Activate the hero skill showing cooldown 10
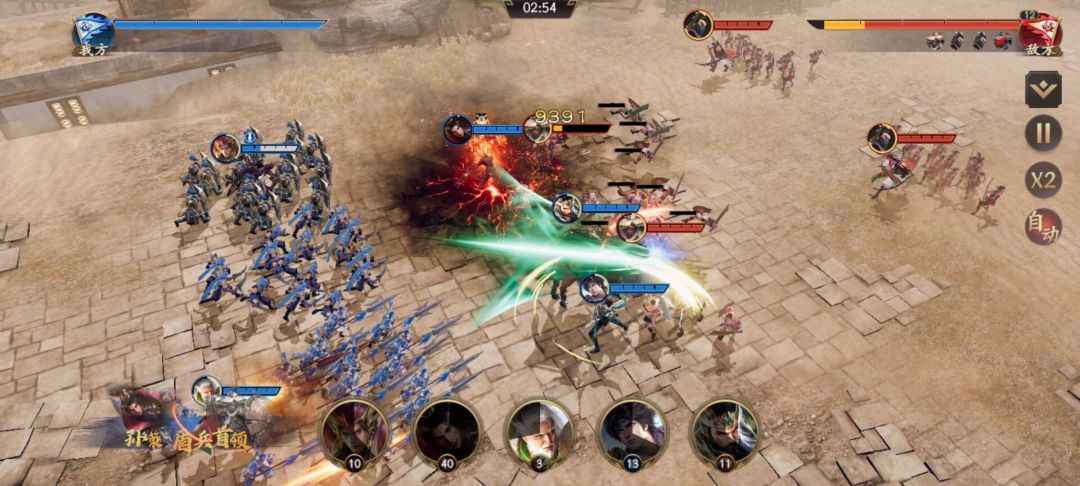 click(x=353, y=432)
